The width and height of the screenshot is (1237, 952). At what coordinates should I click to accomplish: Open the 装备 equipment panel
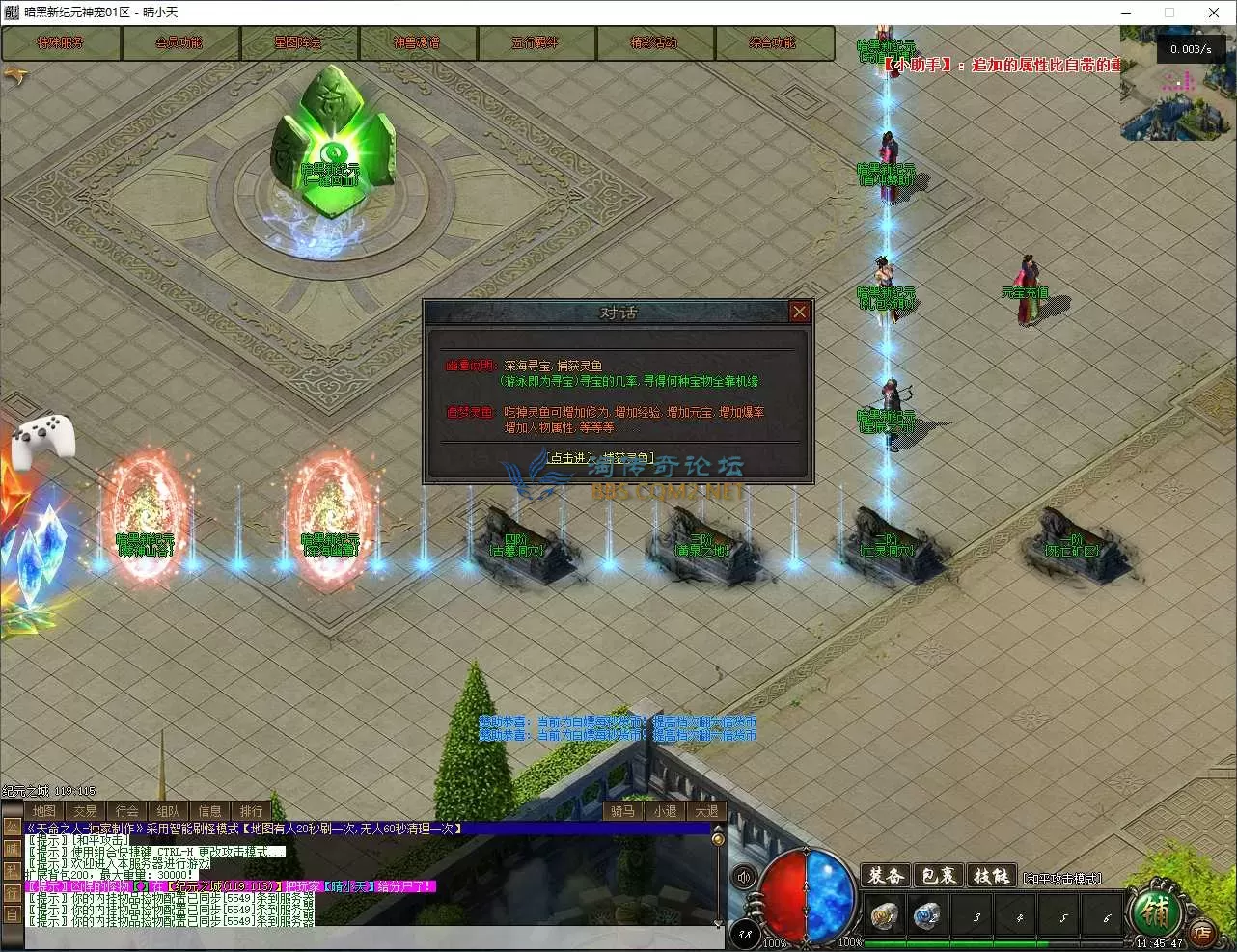[x=885, y=875]
